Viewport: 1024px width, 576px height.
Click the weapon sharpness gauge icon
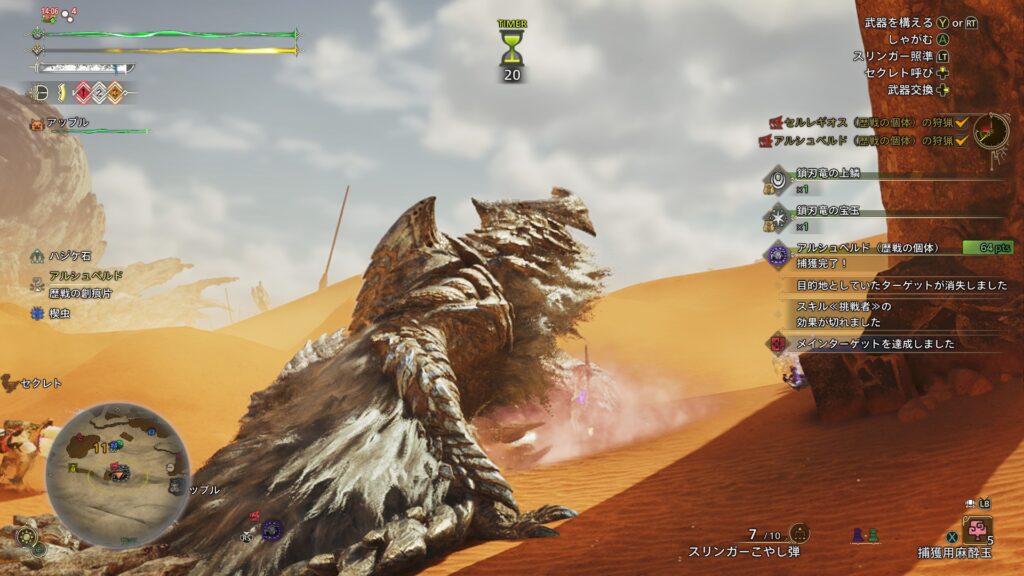tap(84, 69)
